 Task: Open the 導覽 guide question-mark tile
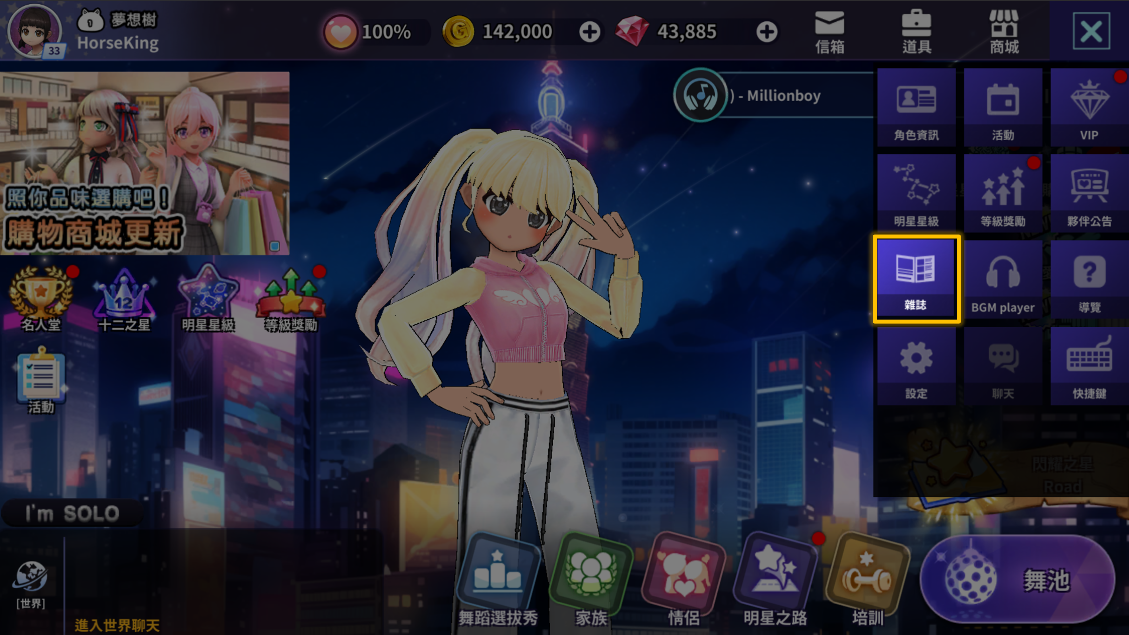coord(1089,279)
